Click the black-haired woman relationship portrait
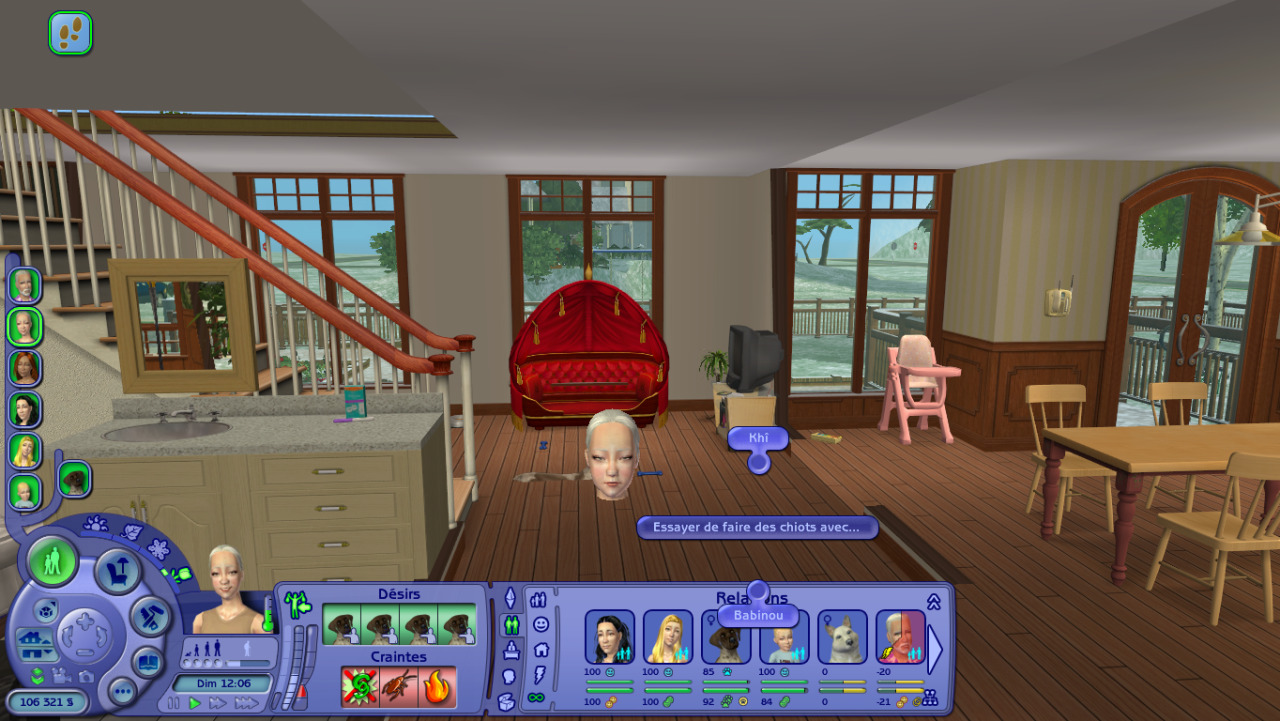The width and height of the screenshot is (1280, 721). (x=609, y=637)
